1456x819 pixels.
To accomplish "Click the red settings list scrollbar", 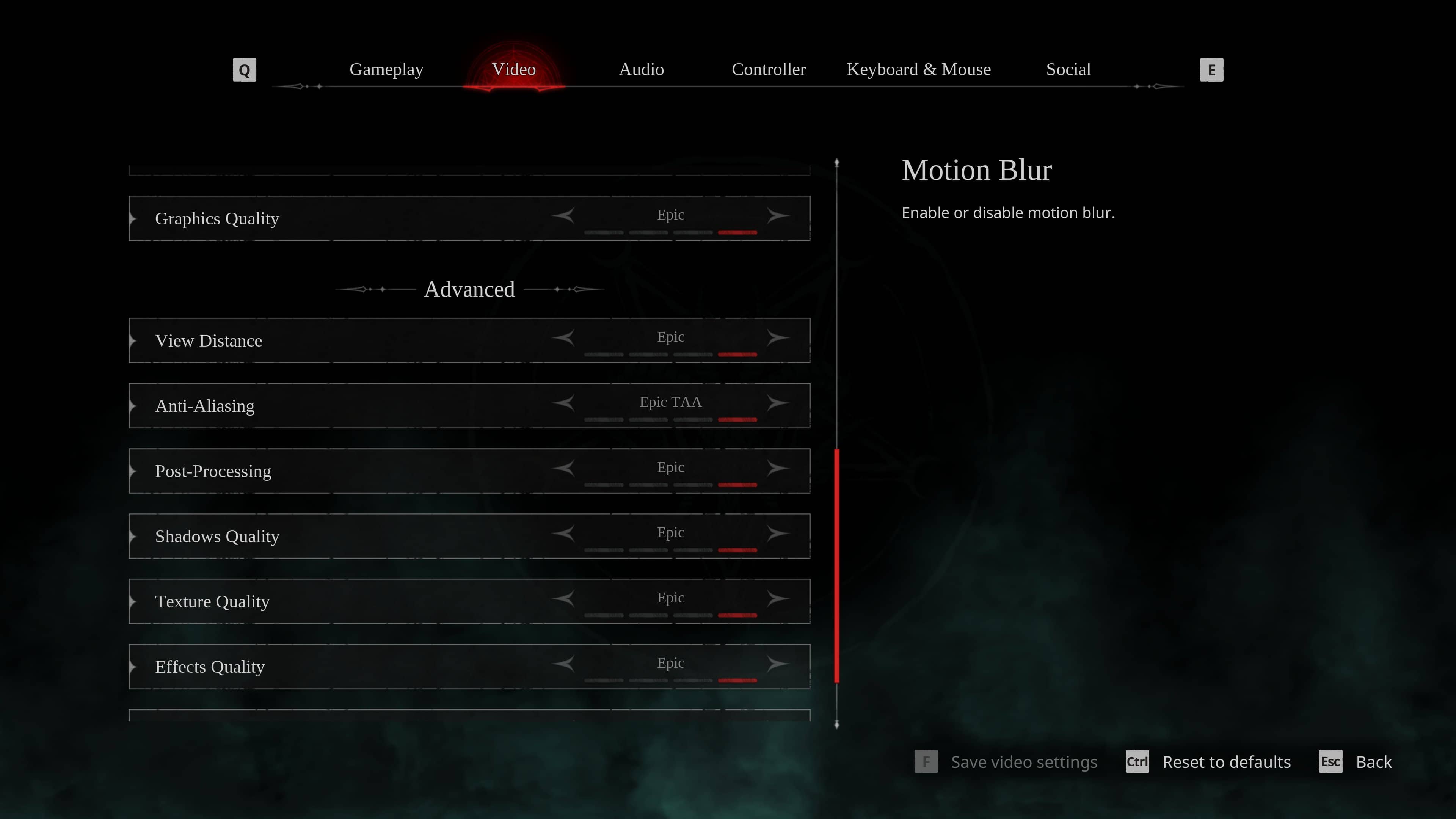I will (x=836, y=565).
